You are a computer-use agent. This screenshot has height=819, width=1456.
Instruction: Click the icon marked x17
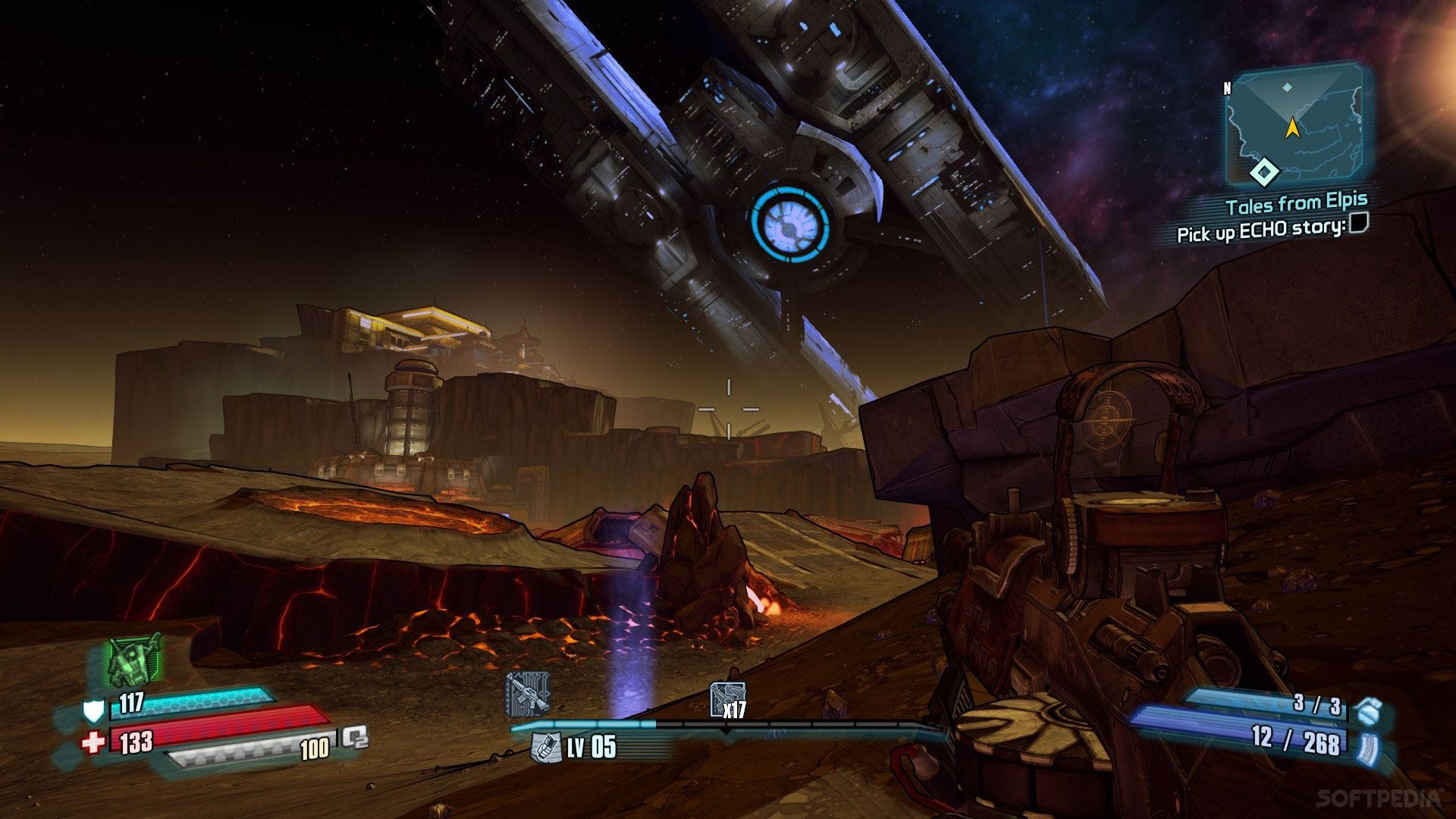726,701
